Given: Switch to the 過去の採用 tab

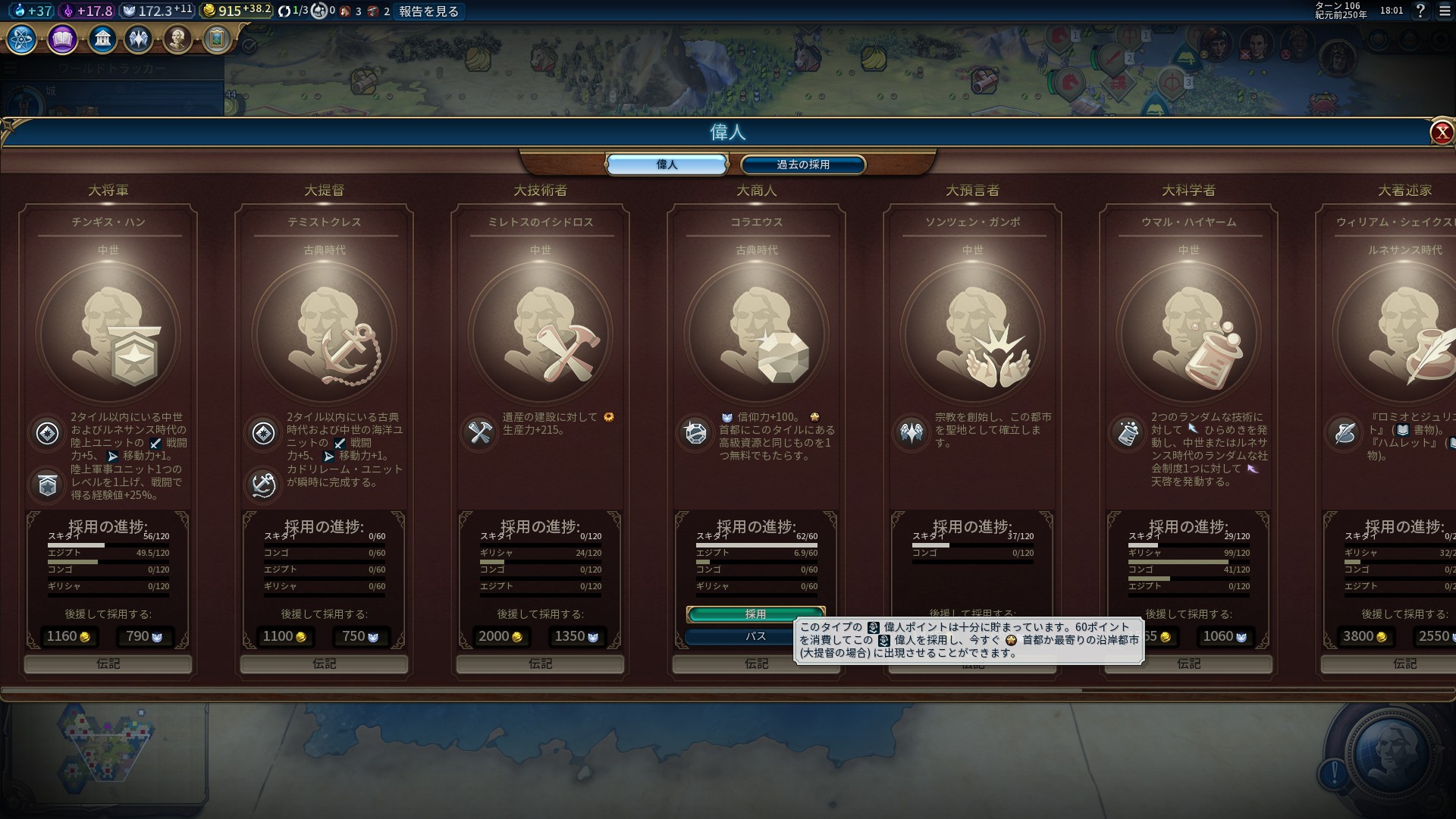Looking at the screenshot, I should tap(802, 165).
